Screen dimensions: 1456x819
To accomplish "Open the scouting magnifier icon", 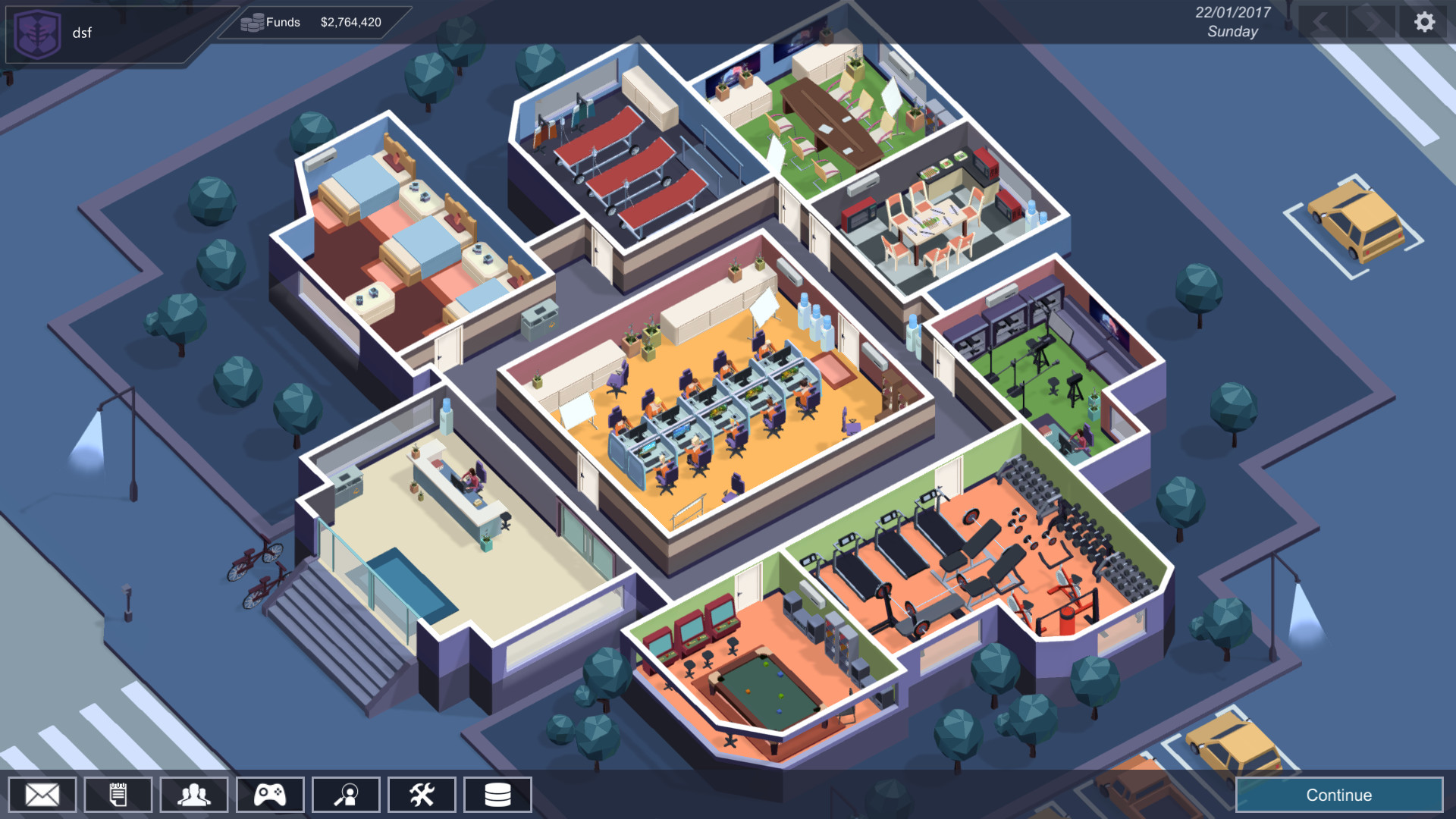I will 345,794.
